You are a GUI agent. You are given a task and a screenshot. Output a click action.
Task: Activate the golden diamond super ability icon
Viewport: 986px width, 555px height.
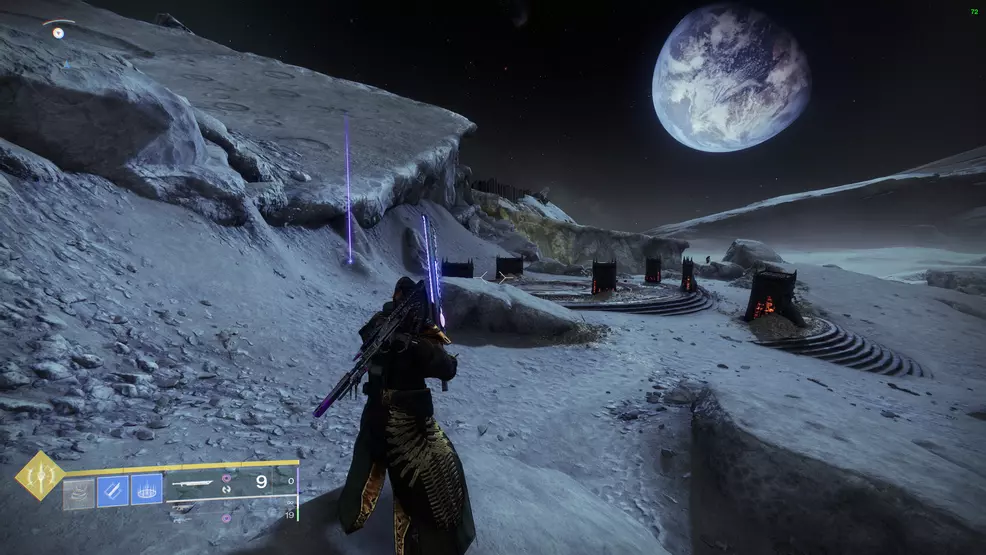tap(40, 475)
